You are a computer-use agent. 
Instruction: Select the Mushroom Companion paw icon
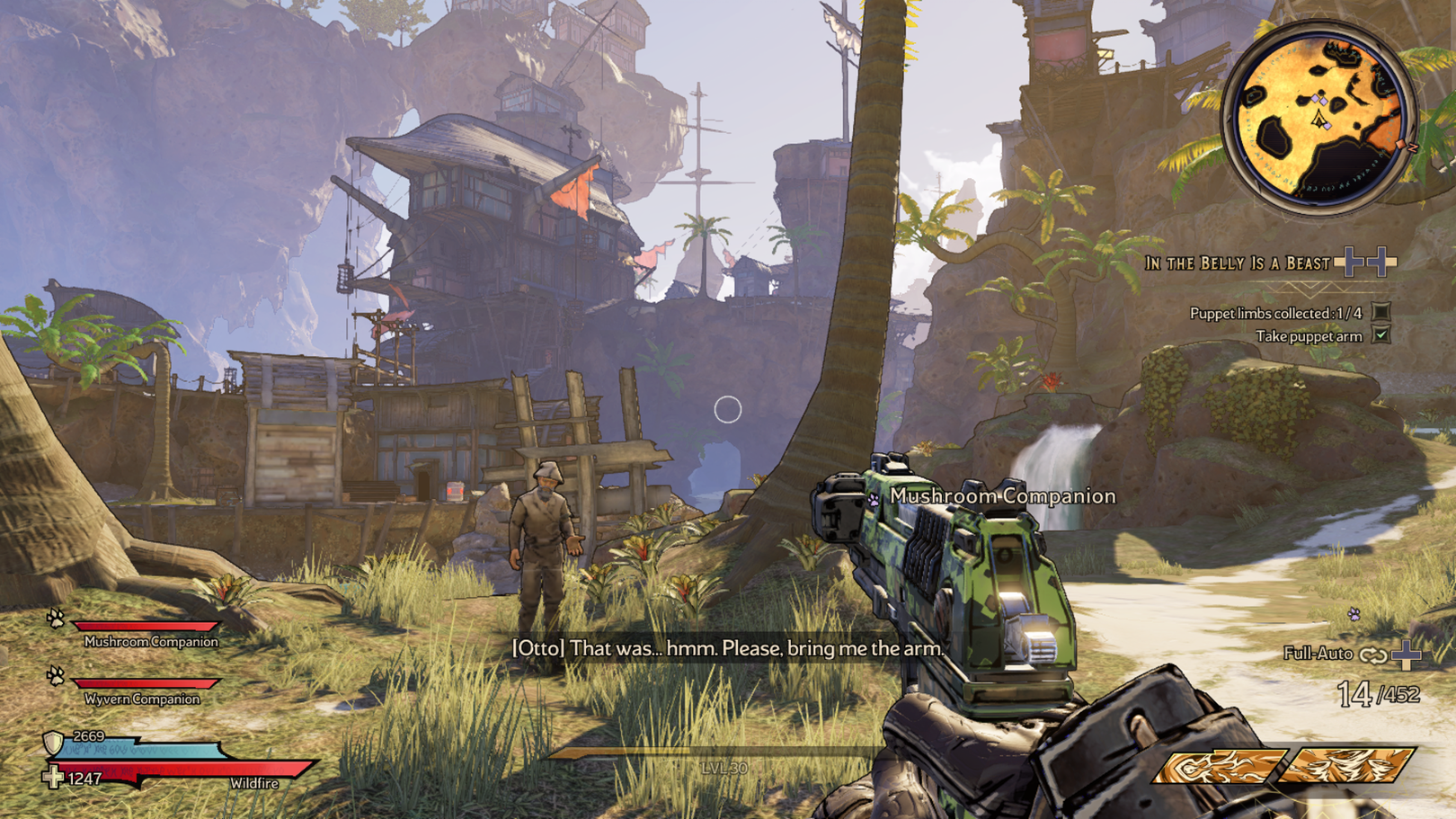pos(56,619)
